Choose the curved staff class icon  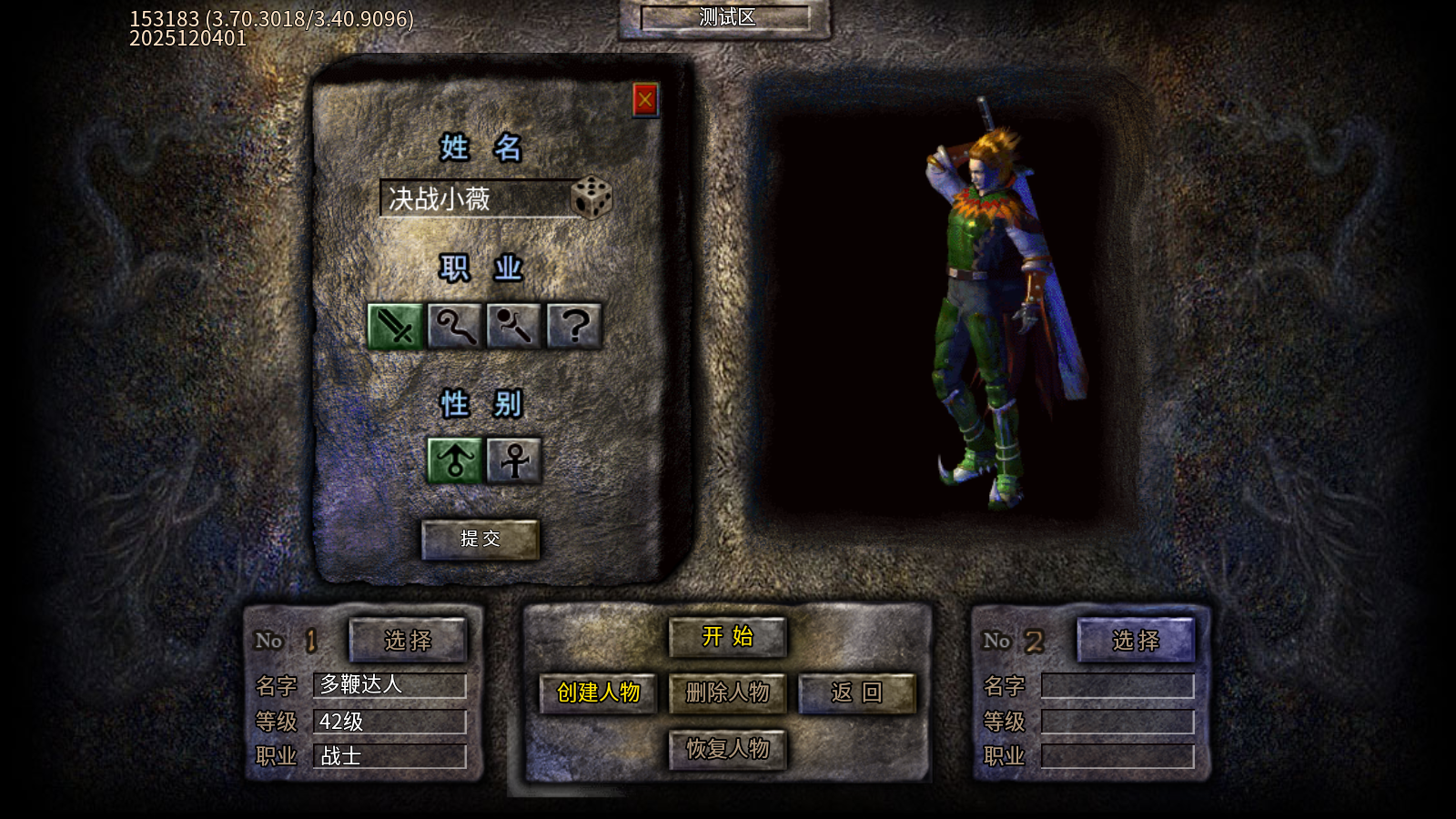[454, 326]
